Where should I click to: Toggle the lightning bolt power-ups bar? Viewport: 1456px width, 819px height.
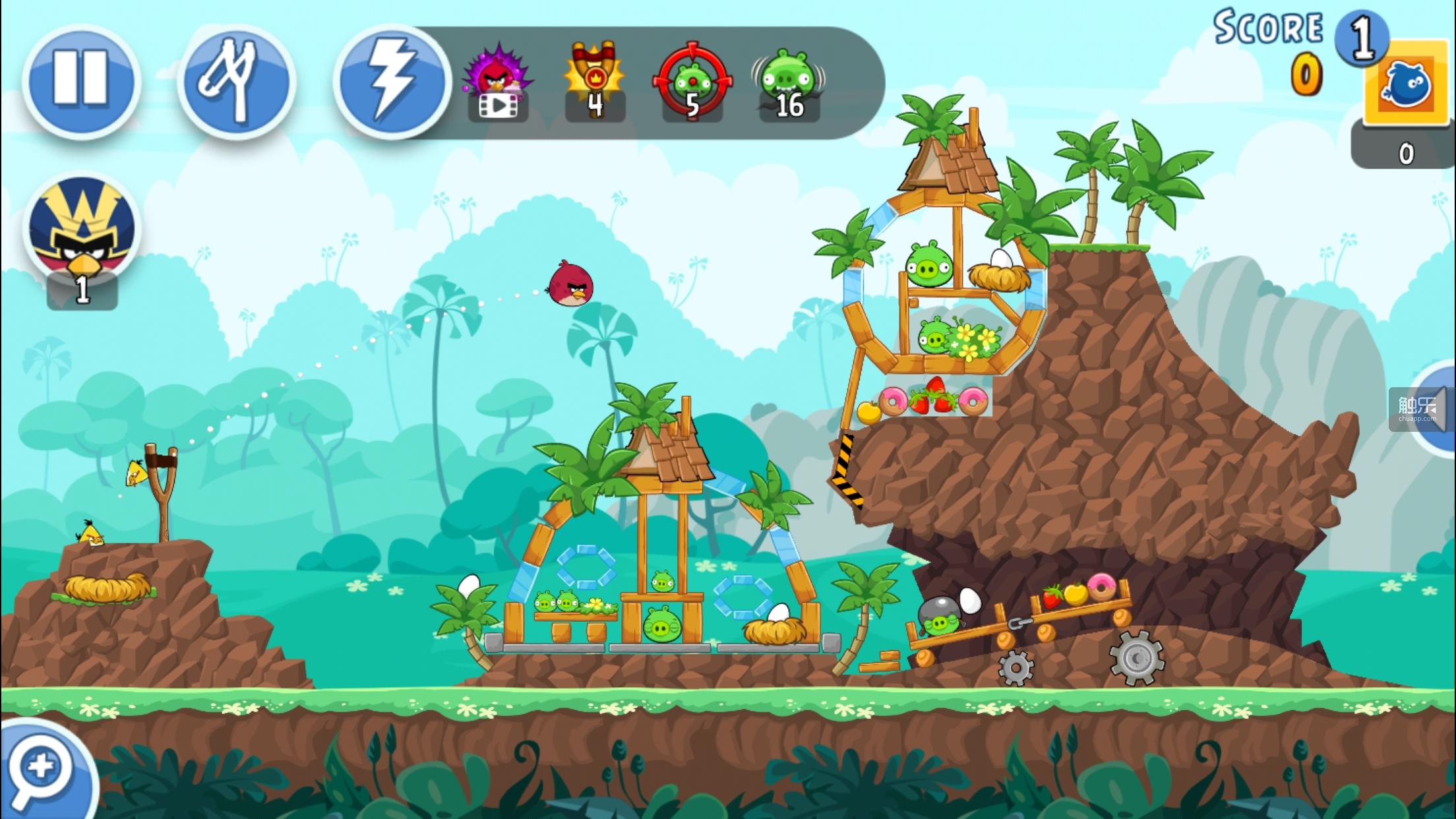[391, 82]
